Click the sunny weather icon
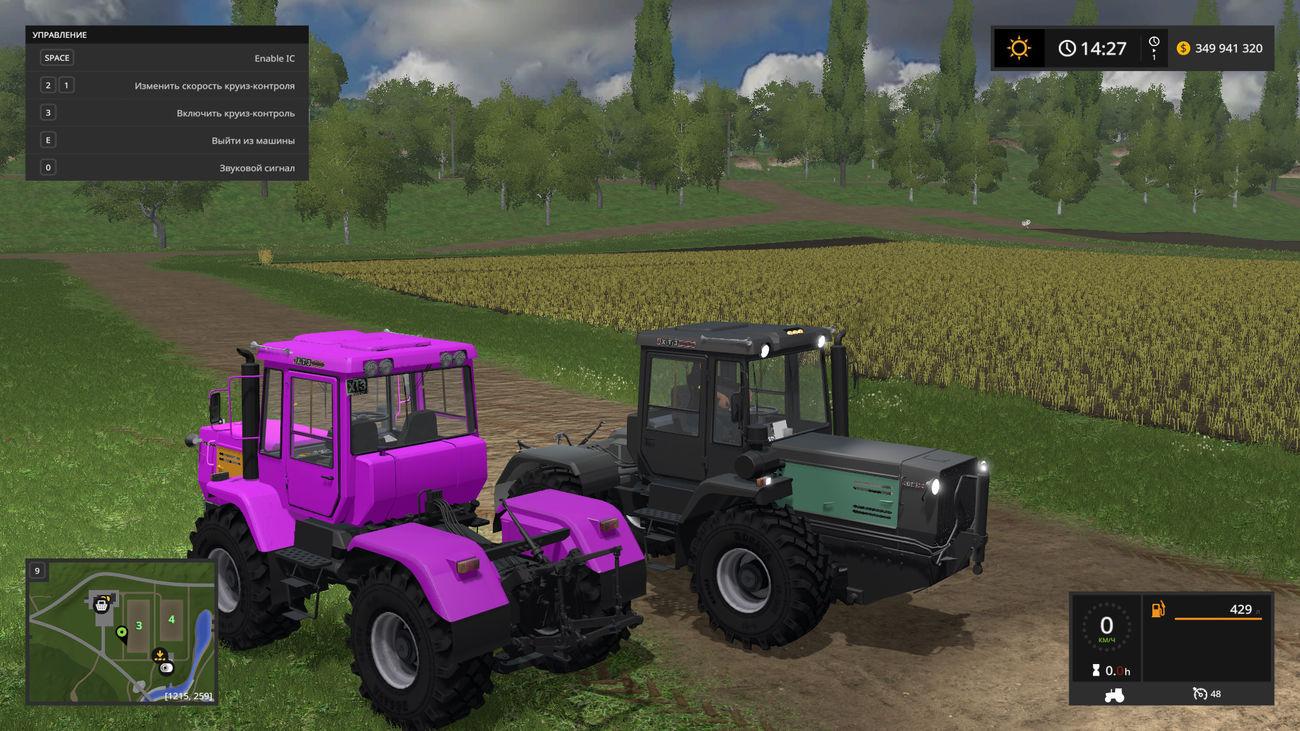The width and height of the screenshot is (1300, 731). [x=1018, y=48]
